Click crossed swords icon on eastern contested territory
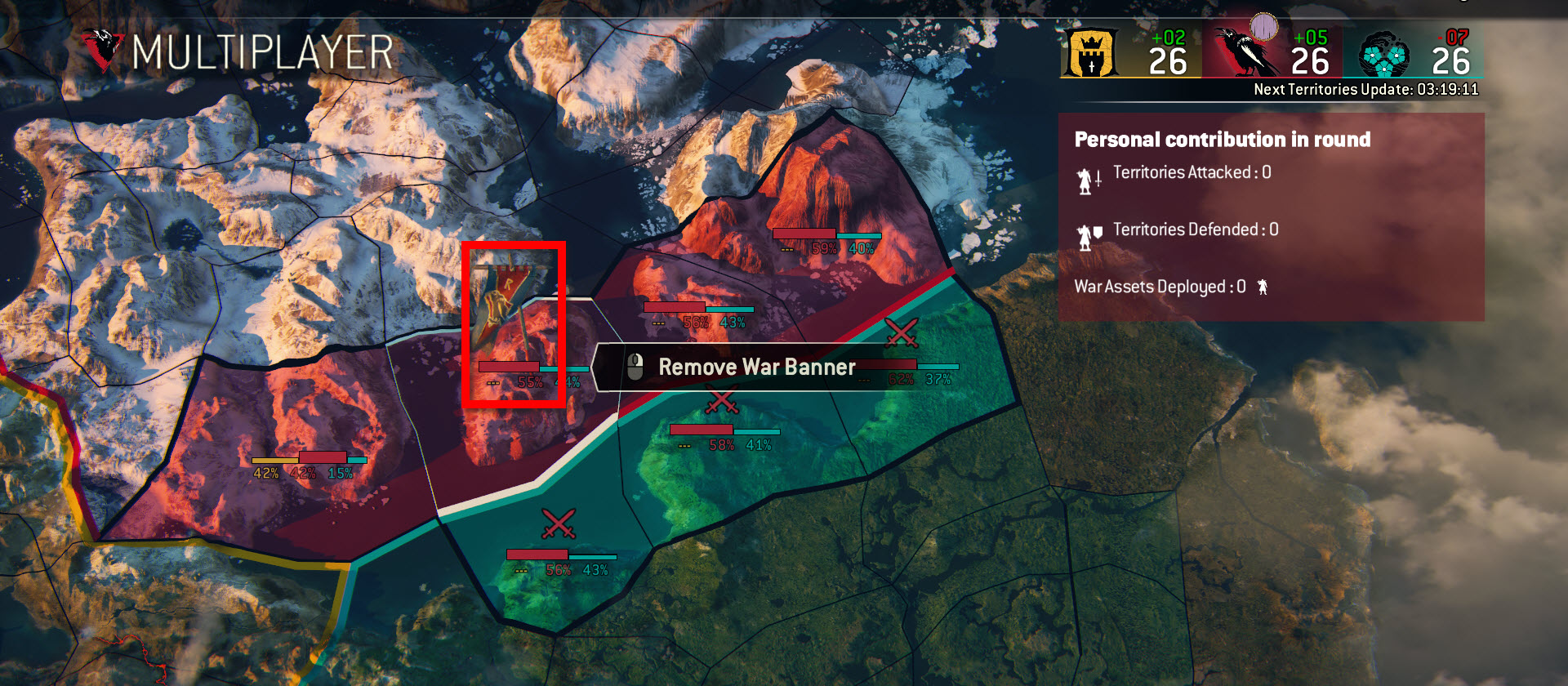The width and height of the screenshot is (1568, 686). point(899,332)
